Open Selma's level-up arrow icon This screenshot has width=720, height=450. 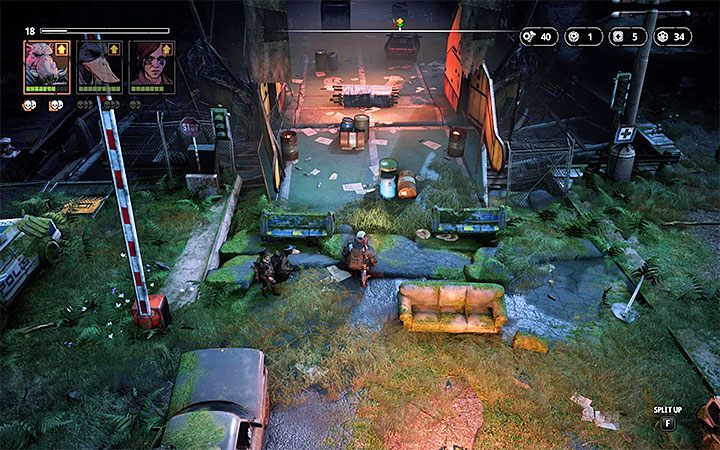(168, 47)
